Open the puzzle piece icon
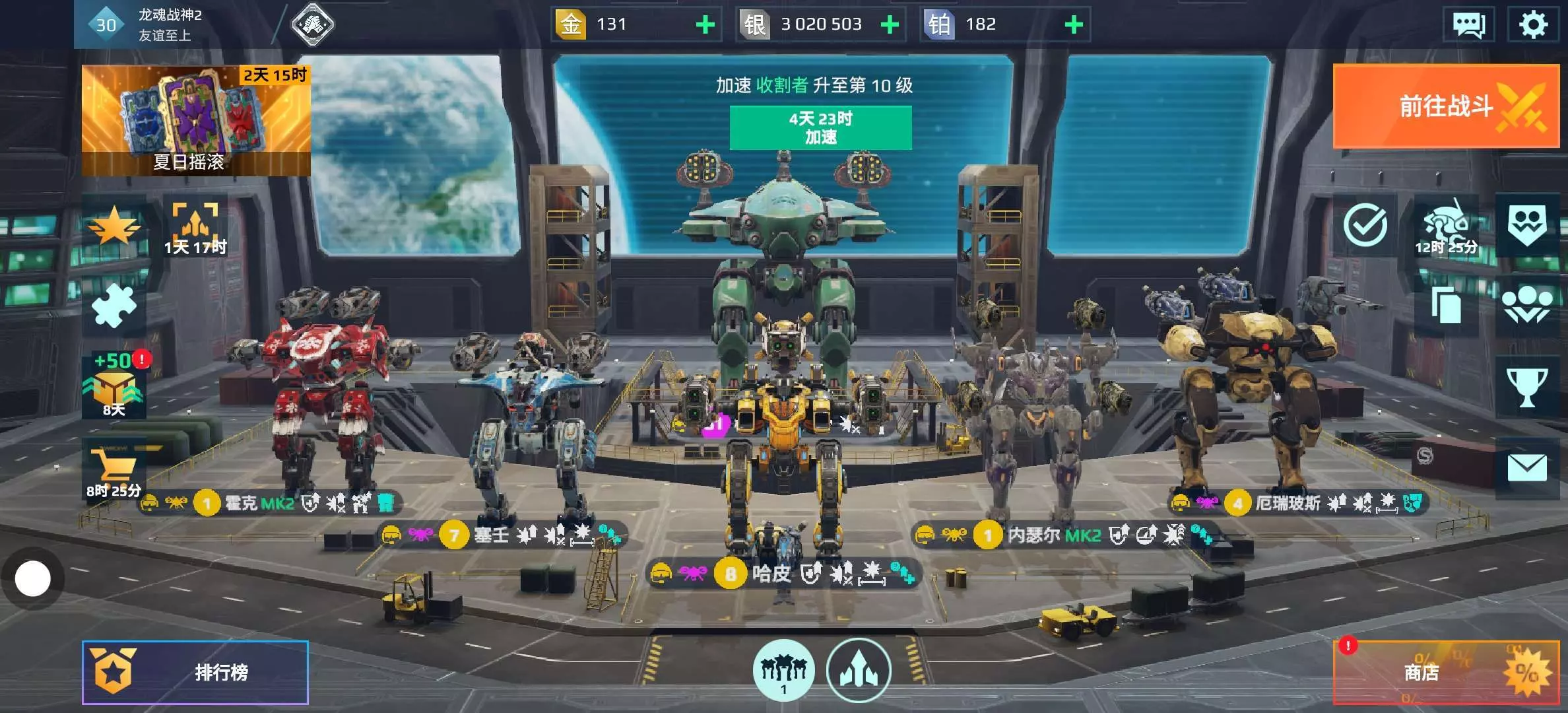Image resolution: width=1568 pixels, height=713 pixels. (114, 306)
